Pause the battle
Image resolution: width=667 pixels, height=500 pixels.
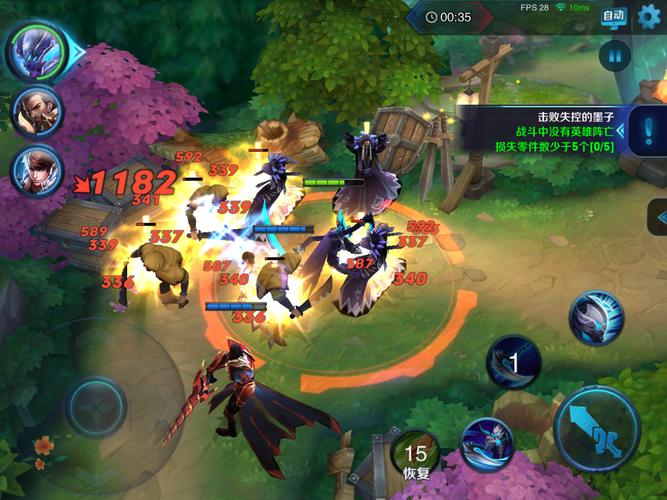coord(614,55)
